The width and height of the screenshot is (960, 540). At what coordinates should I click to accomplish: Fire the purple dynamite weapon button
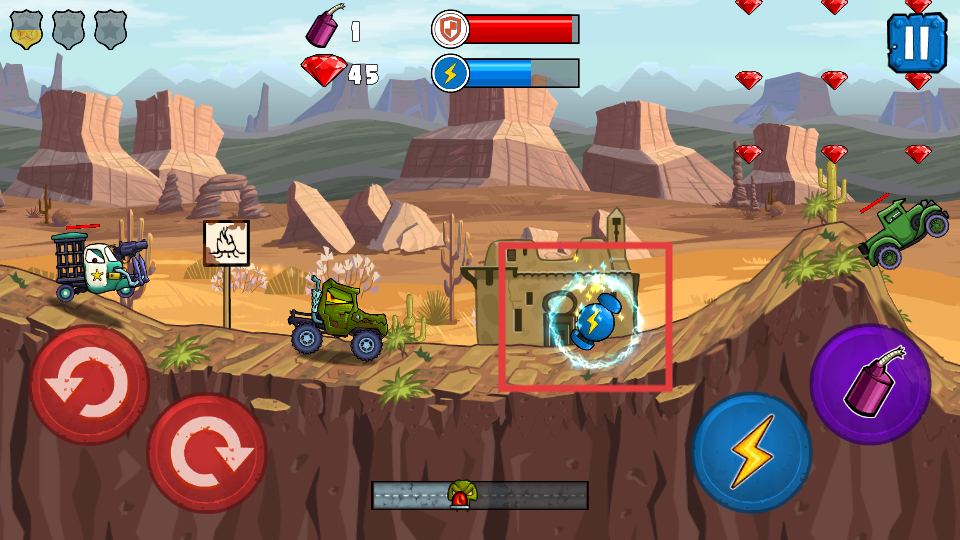[x=870, y=385]
